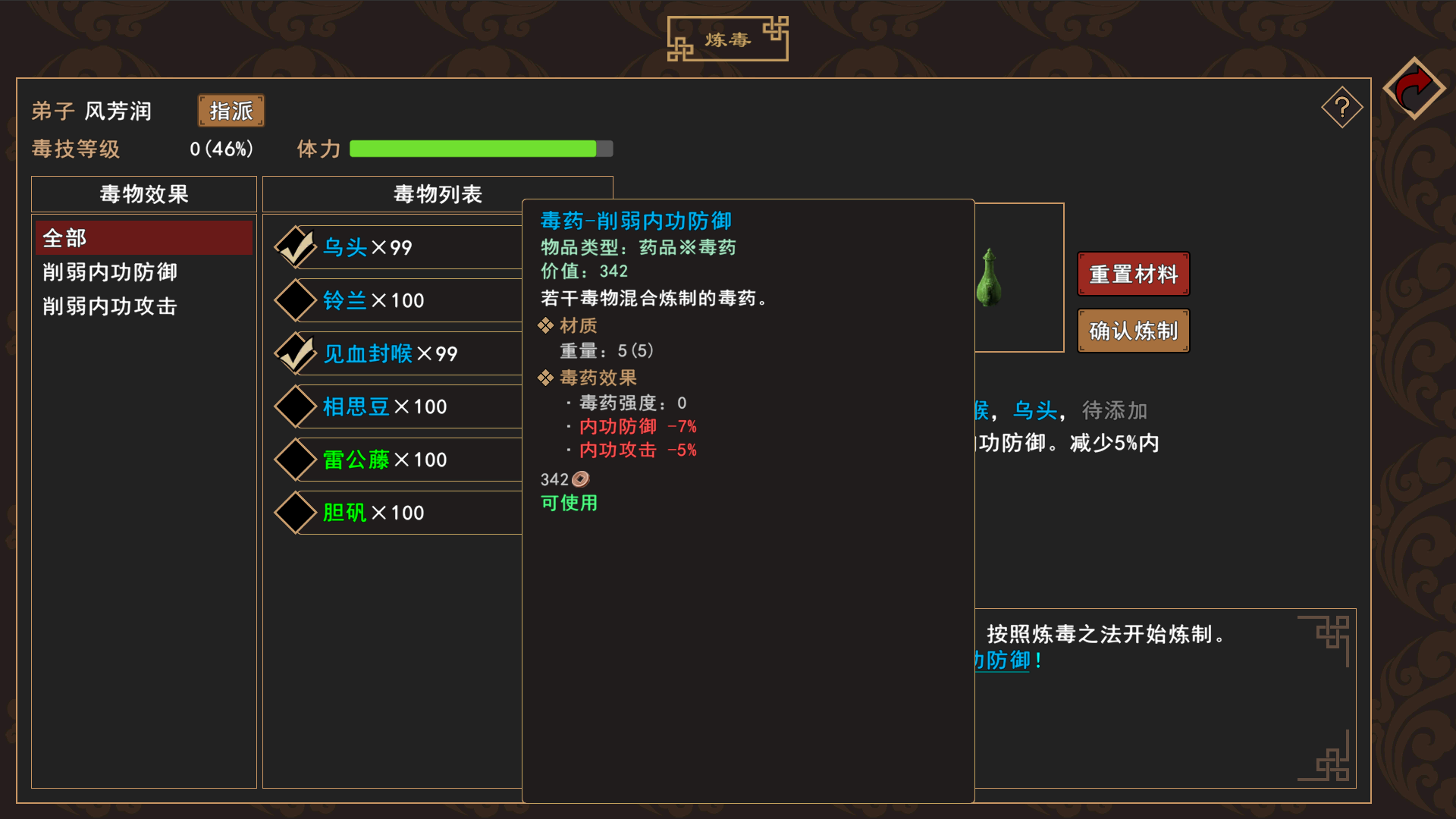Check the 雷公藤 poison checkbox
Screen dimensions: 1456x819
click(x=295, y=460)
